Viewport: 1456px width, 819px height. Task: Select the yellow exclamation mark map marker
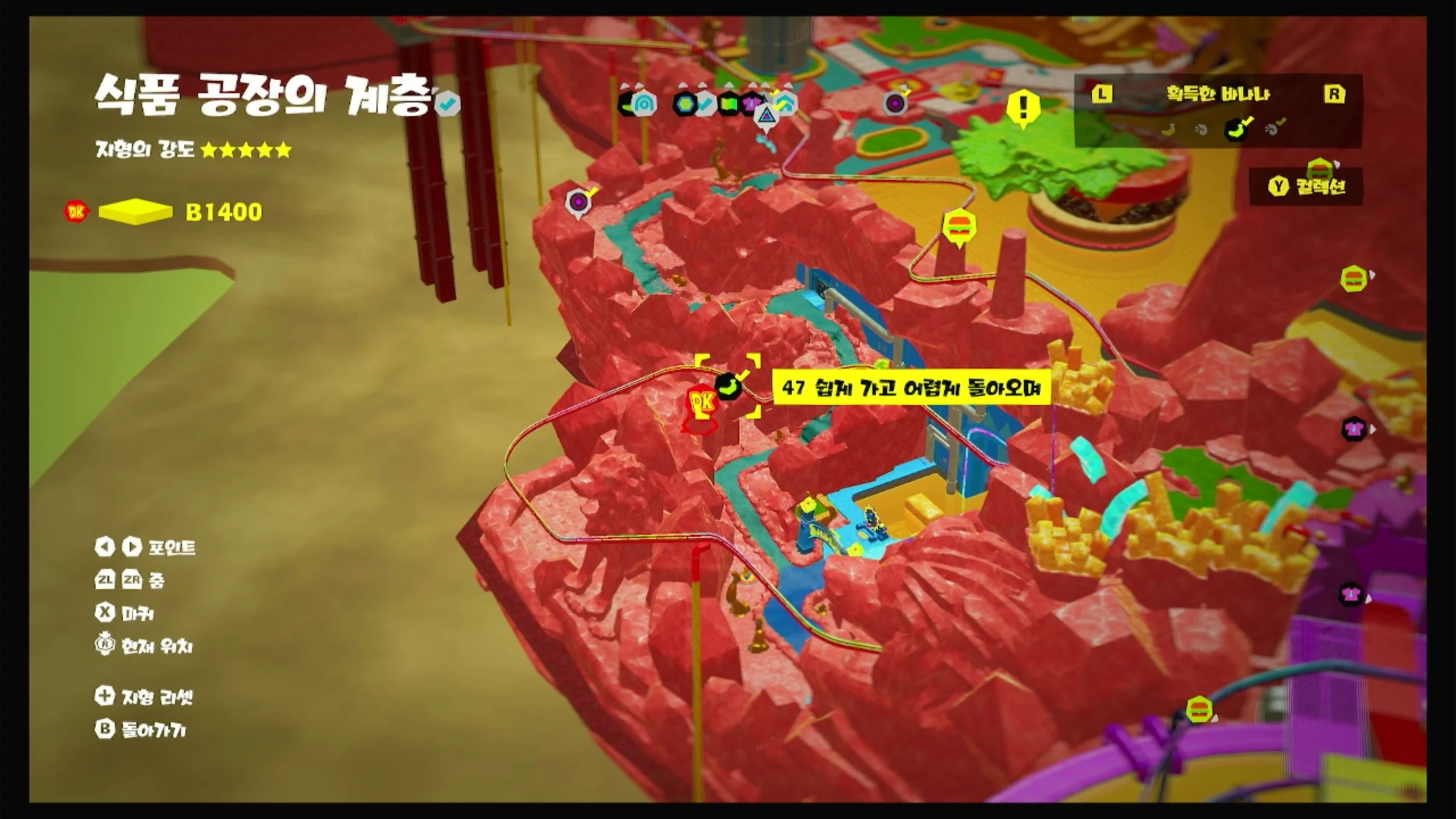[x=1024, y=108]
